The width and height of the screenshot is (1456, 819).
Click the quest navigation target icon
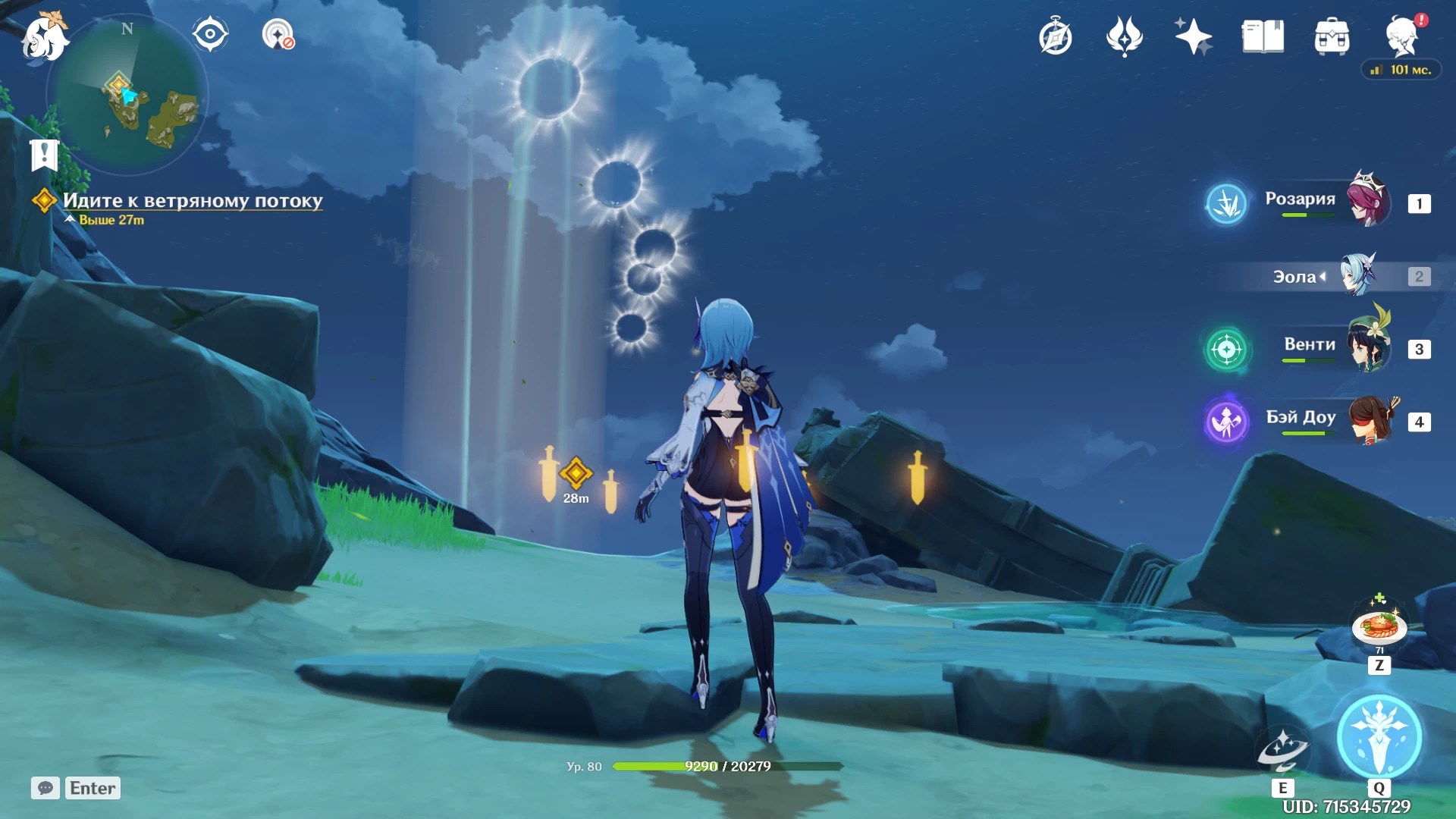[278, 35]
